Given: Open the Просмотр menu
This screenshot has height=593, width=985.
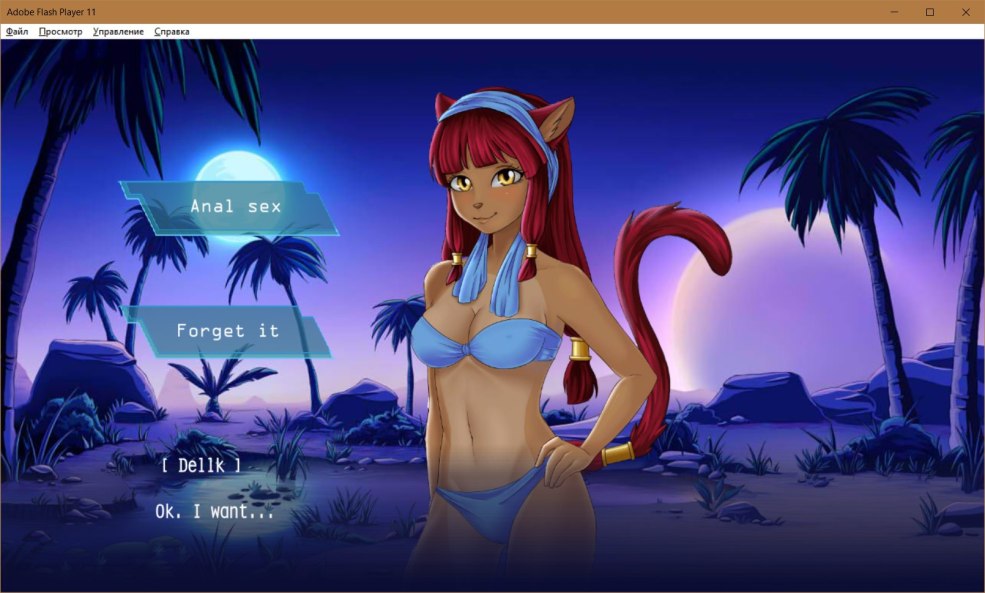Looking at the screenshot, I should pyautogui.click(x=60, y=32).
